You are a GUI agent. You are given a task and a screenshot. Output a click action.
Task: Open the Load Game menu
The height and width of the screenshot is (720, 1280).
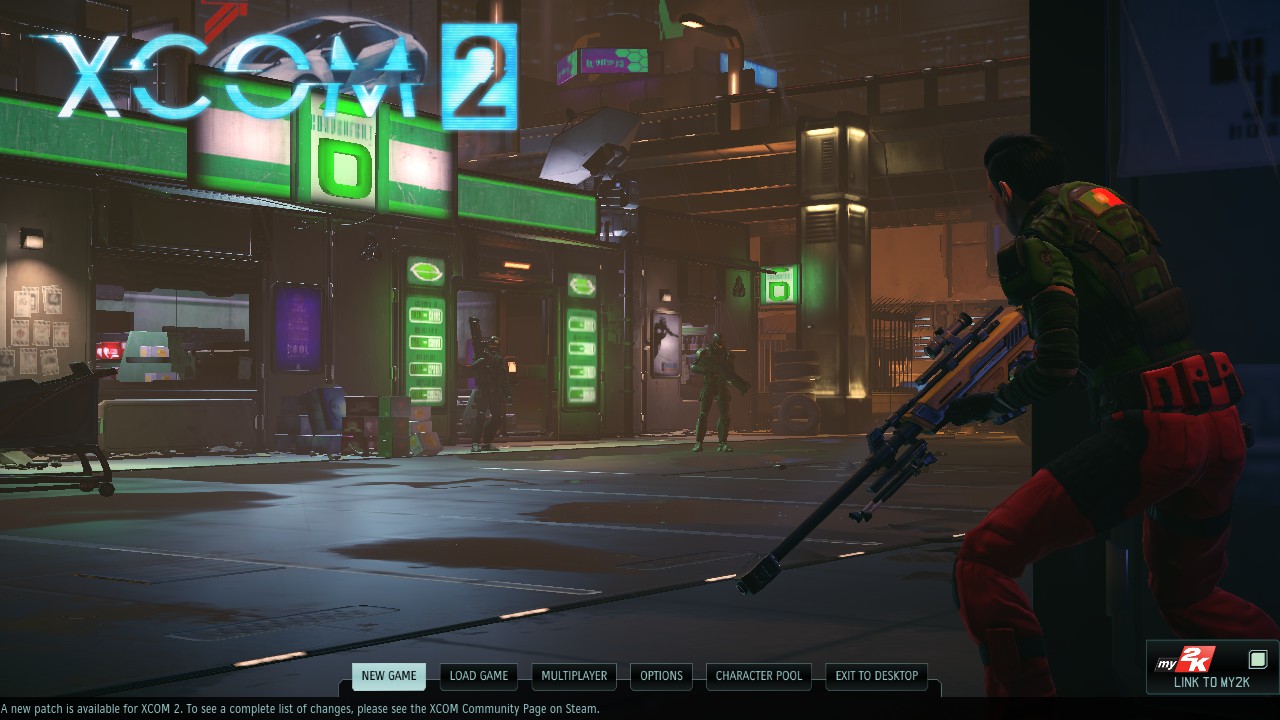point(479,676)
